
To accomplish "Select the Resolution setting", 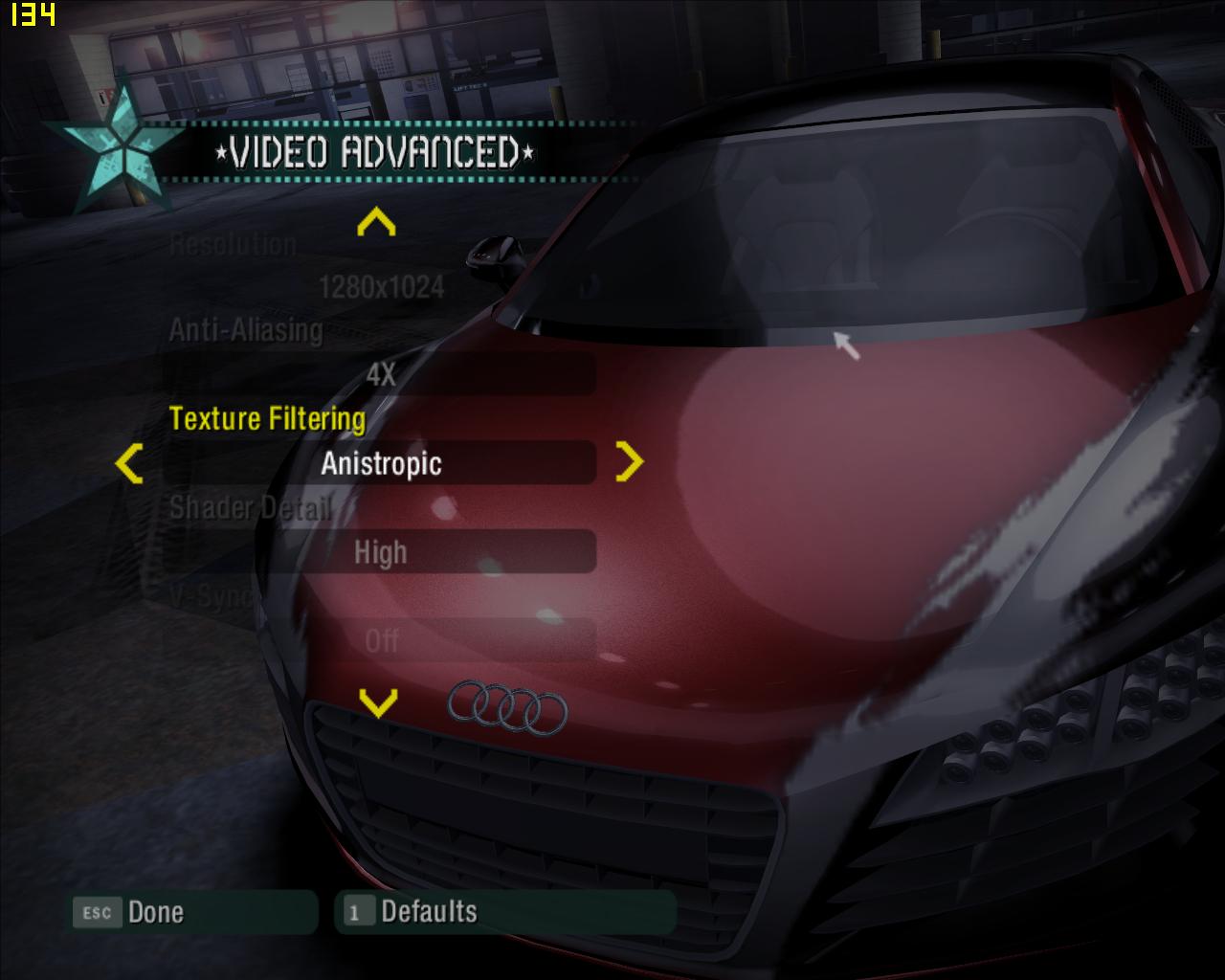I will click(234, 245).
